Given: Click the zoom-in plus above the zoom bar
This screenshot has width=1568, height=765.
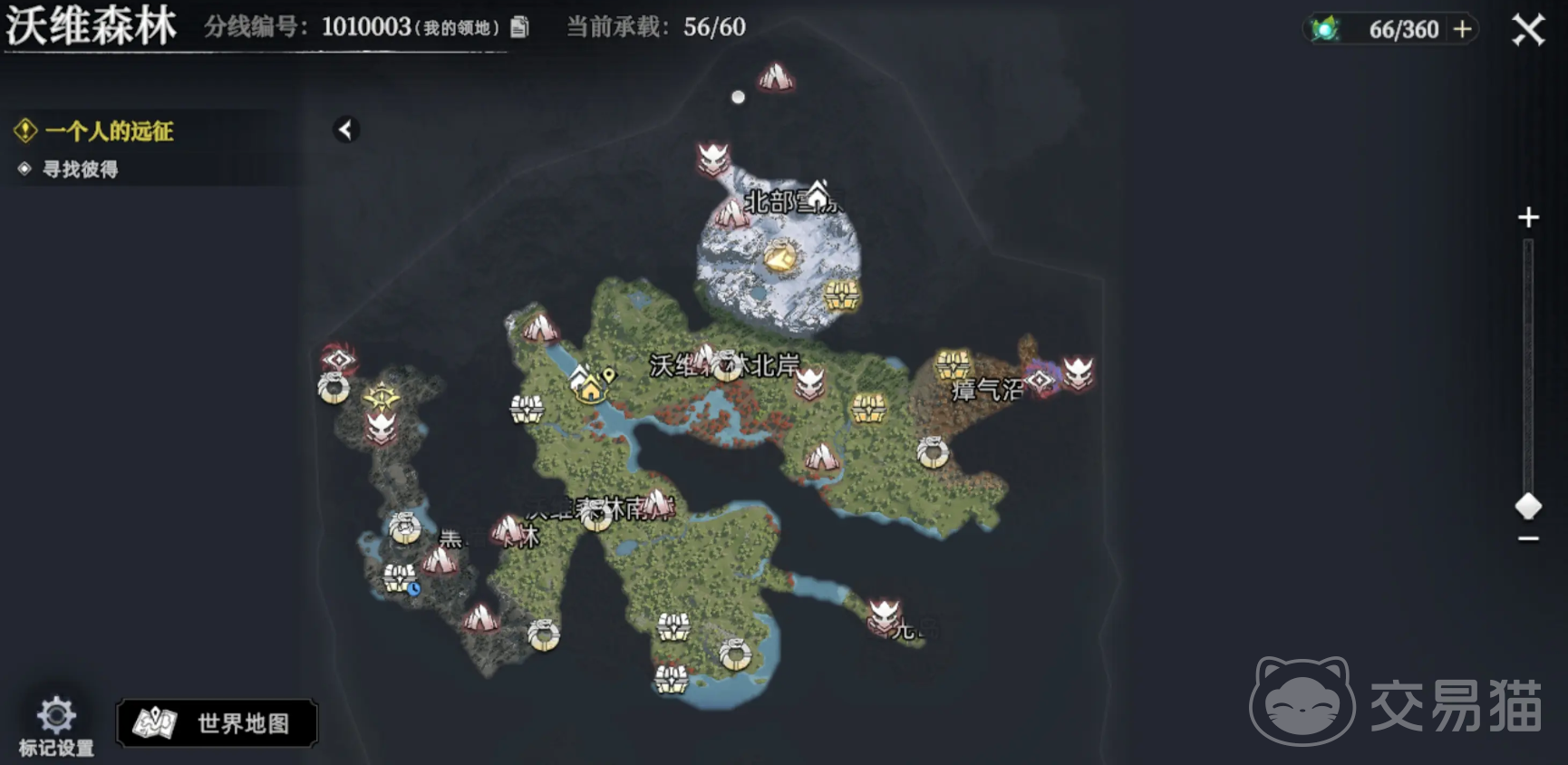Looking at the screenshot, I should click(x=1528, y=218).
